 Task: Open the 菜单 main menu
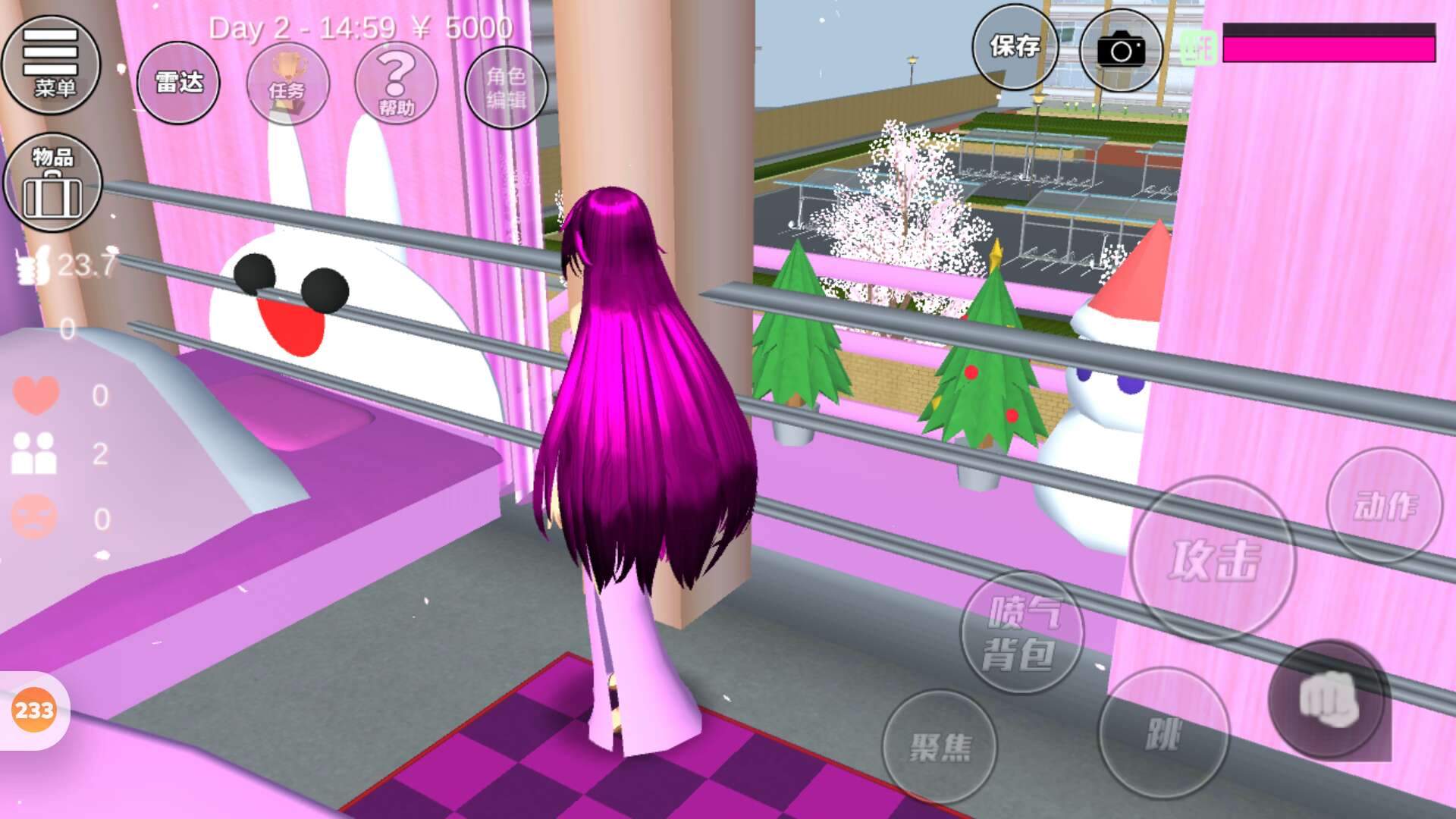point(51,65)
